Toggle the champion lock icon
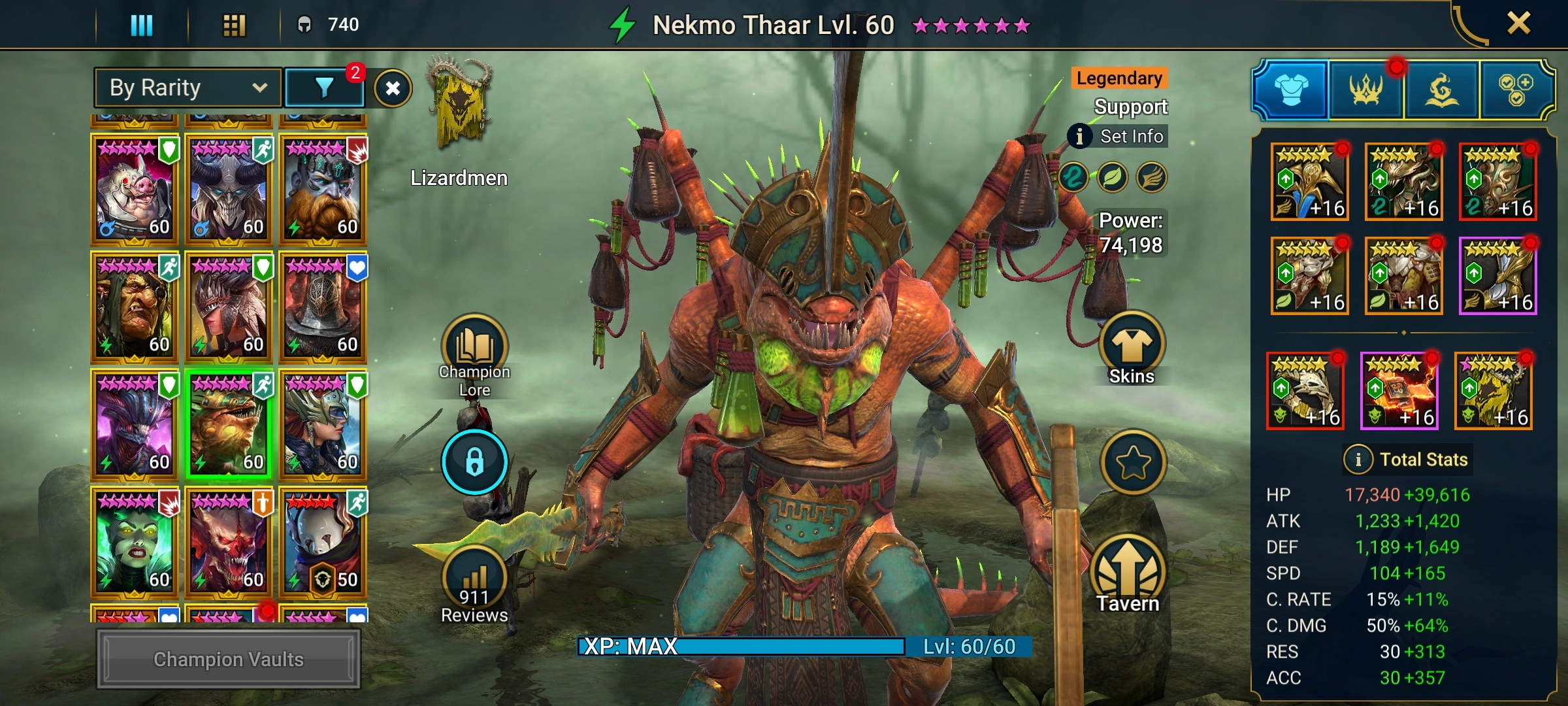The width and height of the screenshot is (1568, 706). tap(474, 462)
